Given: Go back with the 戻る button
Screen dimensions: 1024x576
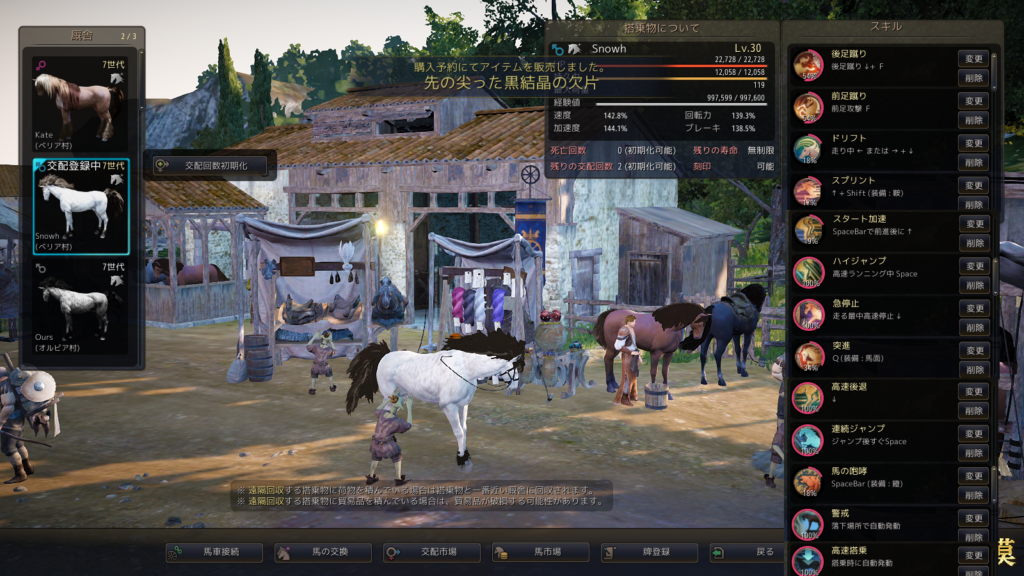Looking at the screenshot, I should [757, 552].
